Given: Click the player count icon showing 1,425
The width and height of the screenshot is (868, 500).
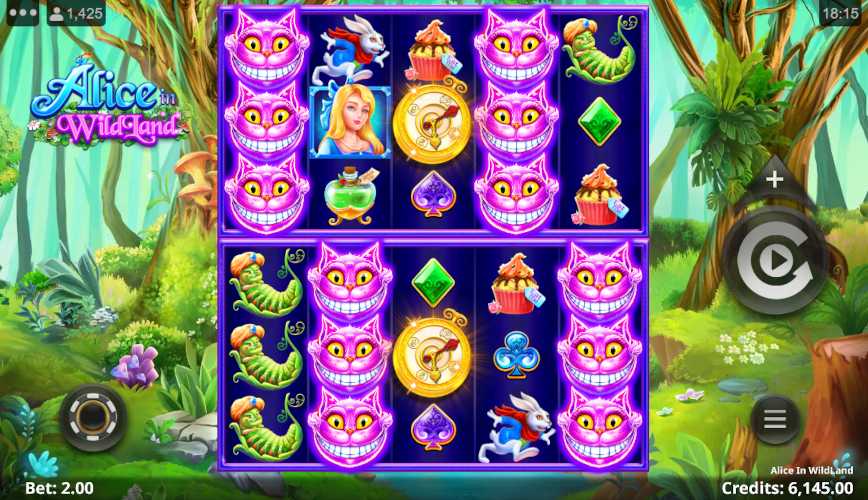Looking at the screenshot, I should [x=75, y=14].
